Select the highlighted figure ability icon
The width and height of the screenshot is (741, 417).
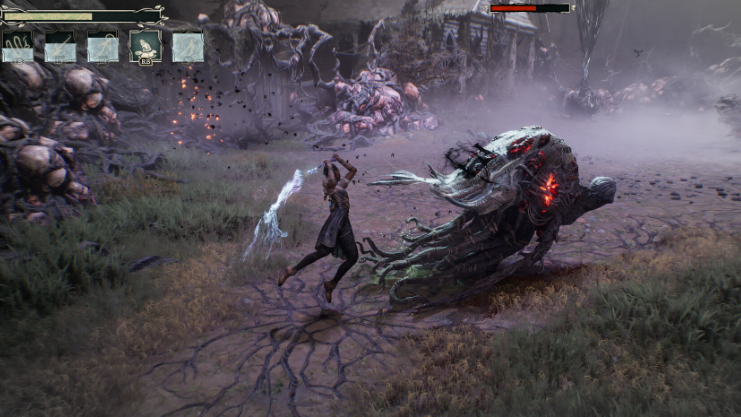coord(145,46)
